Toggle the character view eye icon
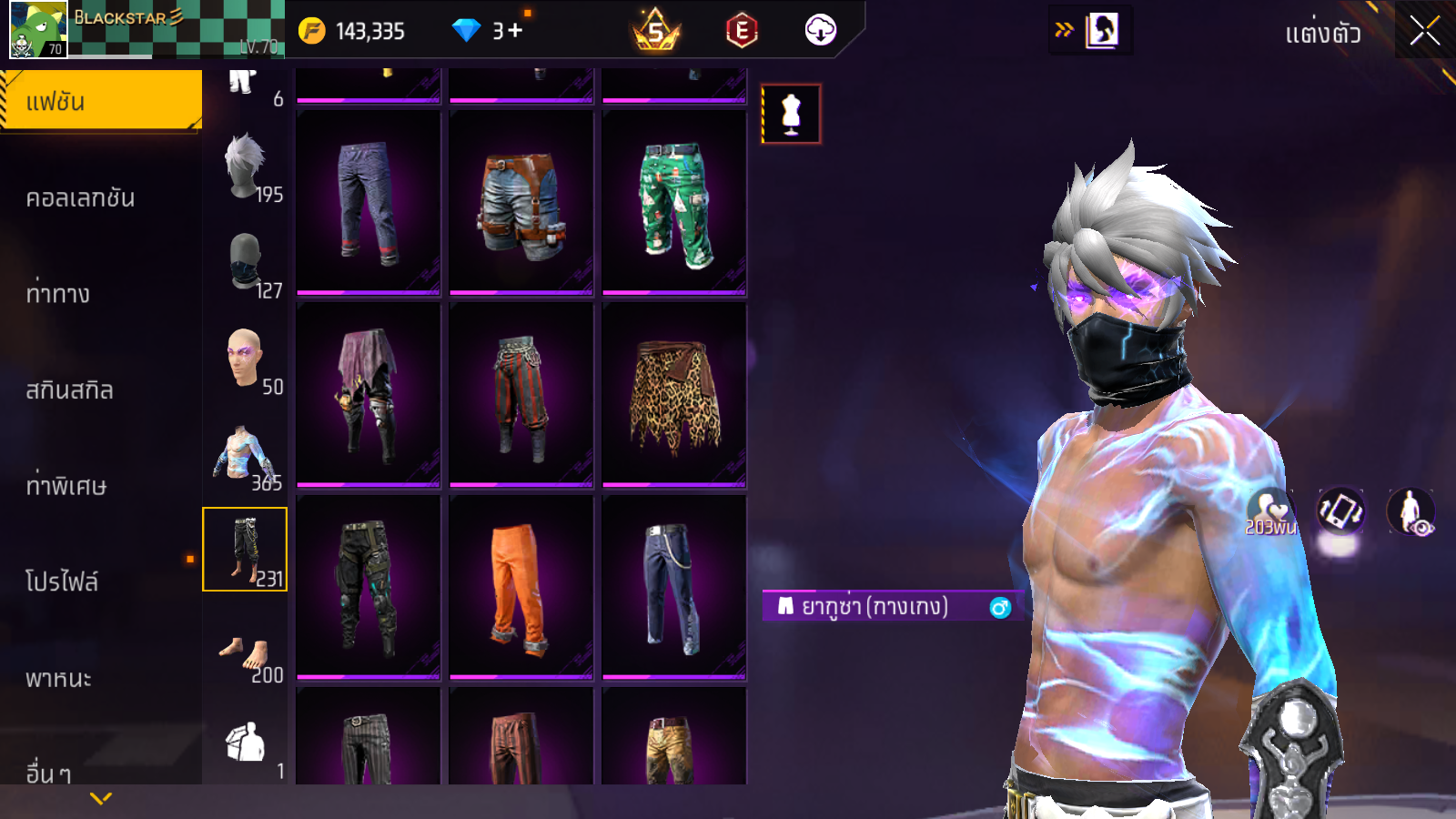 1410,511
